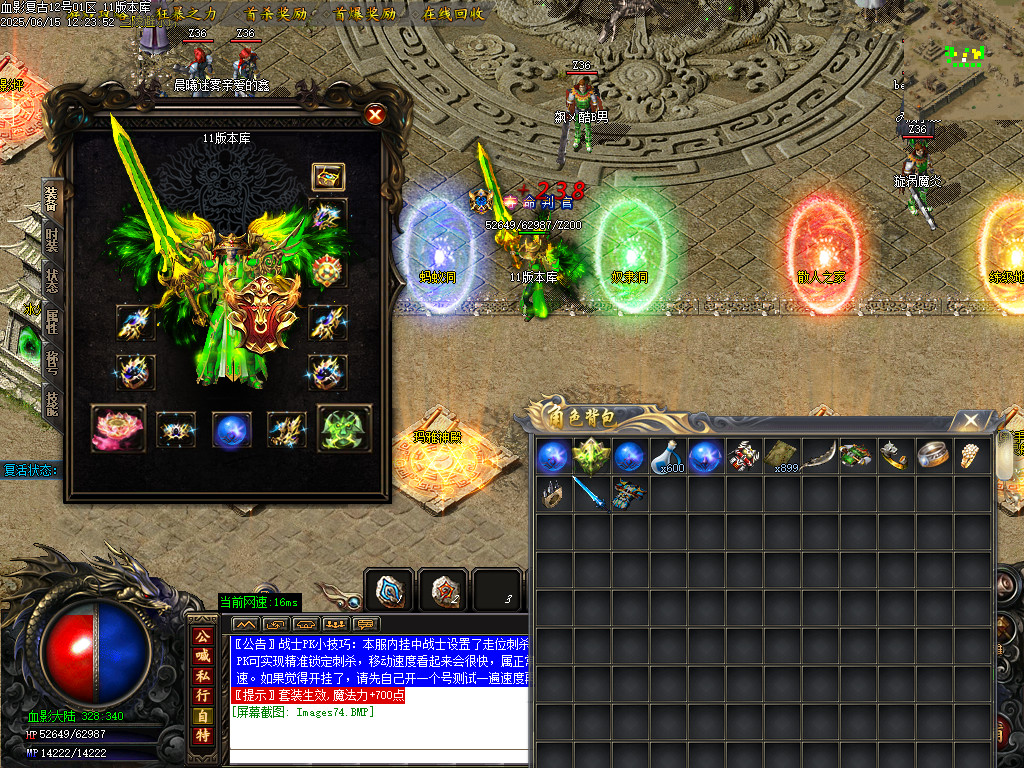The height and width of the screenshot is (768, 1024).
Task: Choose the silver ring in the backpack
Action: pyautogui.click(x=934, y=456)
